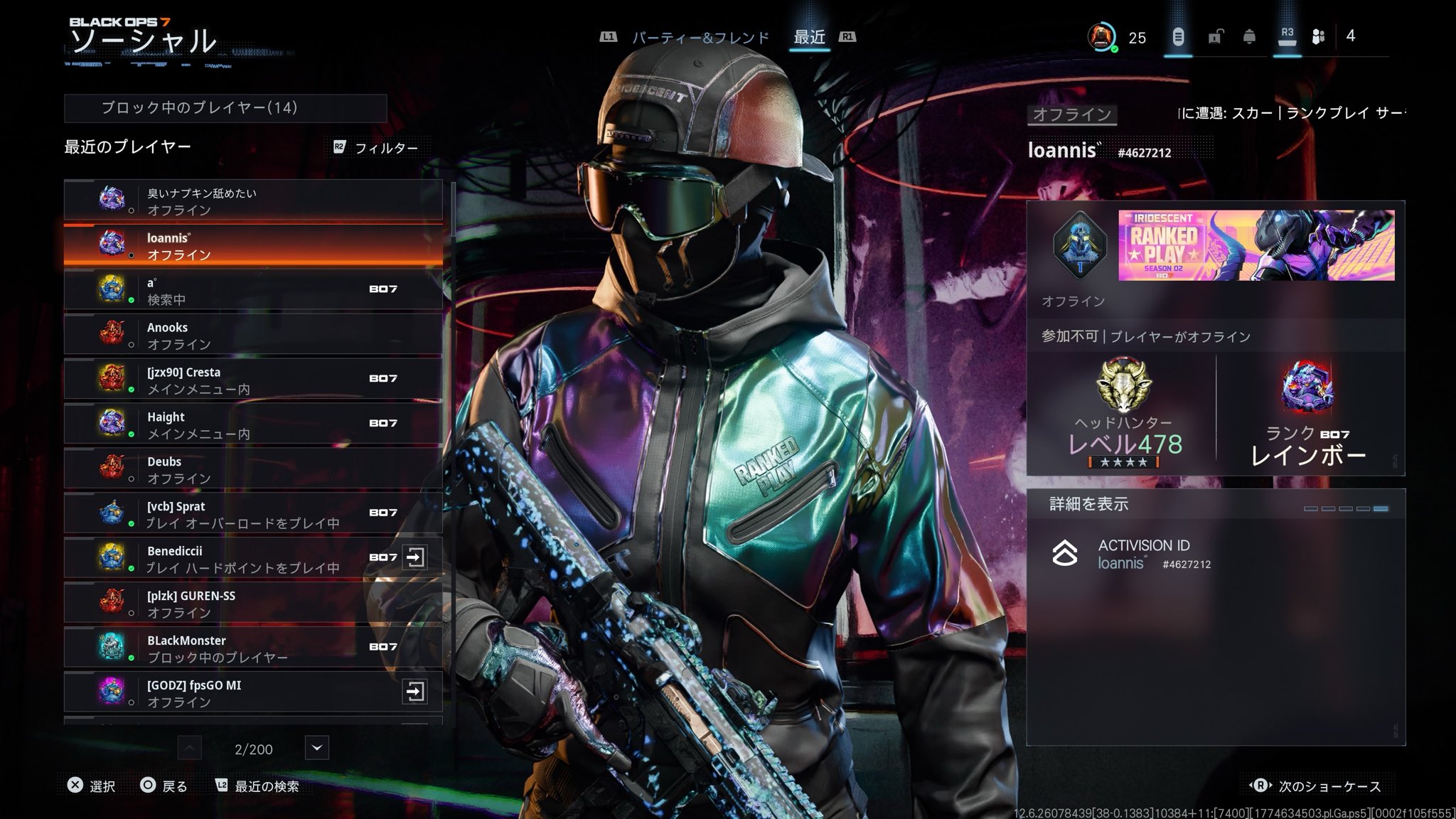The image size is (1456, 819).
Task: Select the Ioannis player row
Action: (253, 246)
